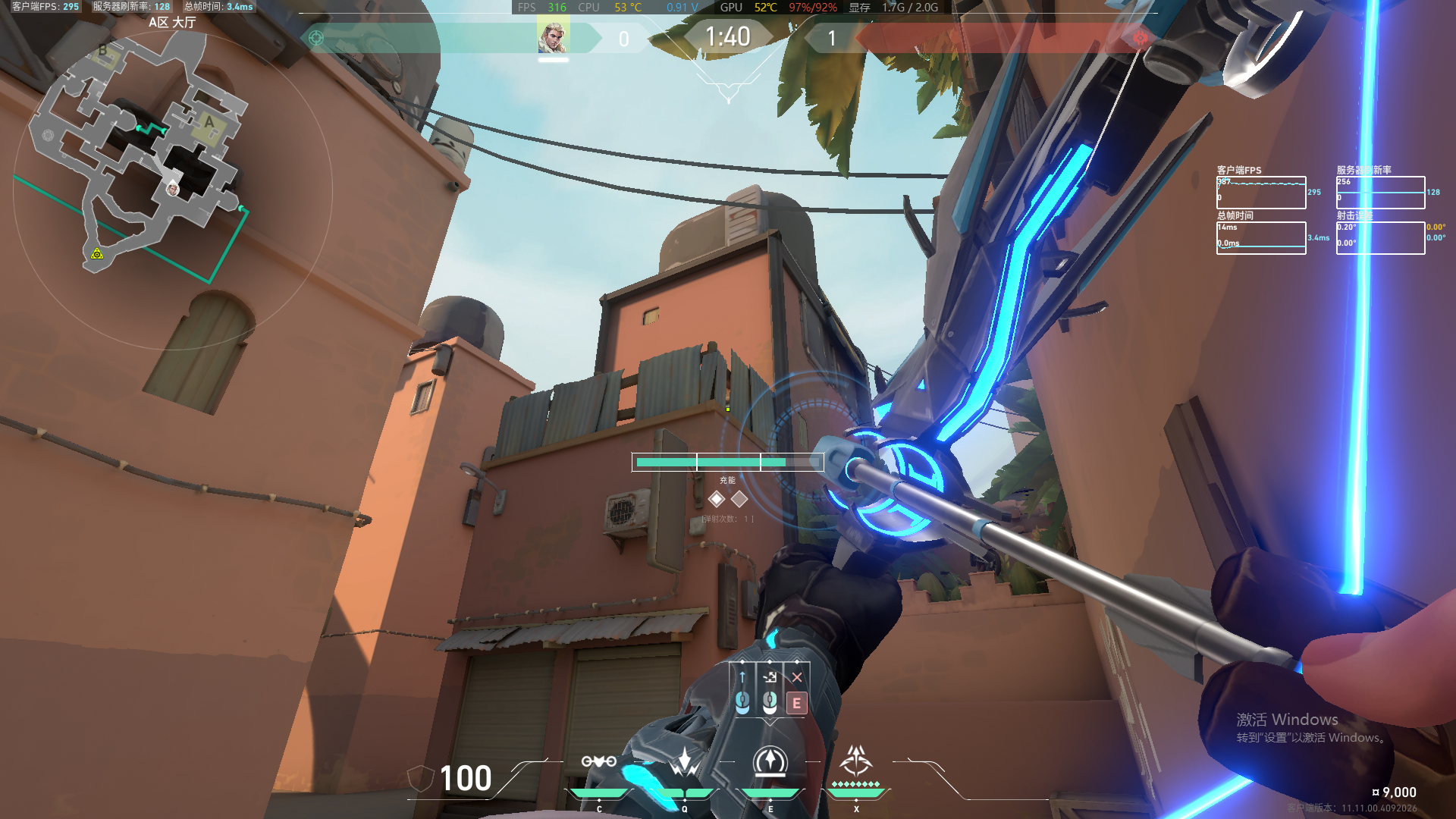Select the B site marker on the minimap
The image size is (1456, 819).
coord(103,52)
